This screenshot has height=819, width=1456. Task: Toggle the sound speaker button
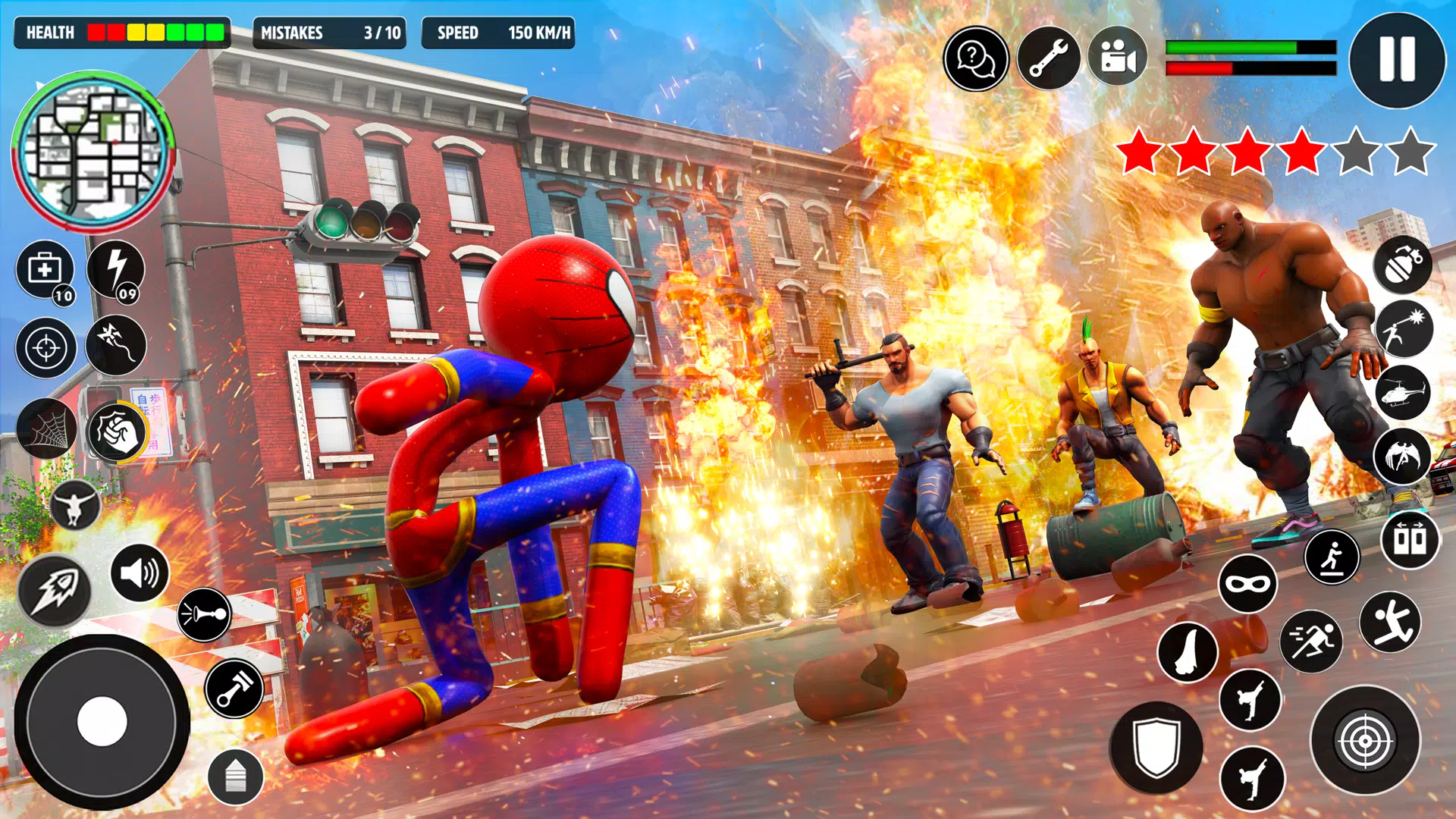140,573
